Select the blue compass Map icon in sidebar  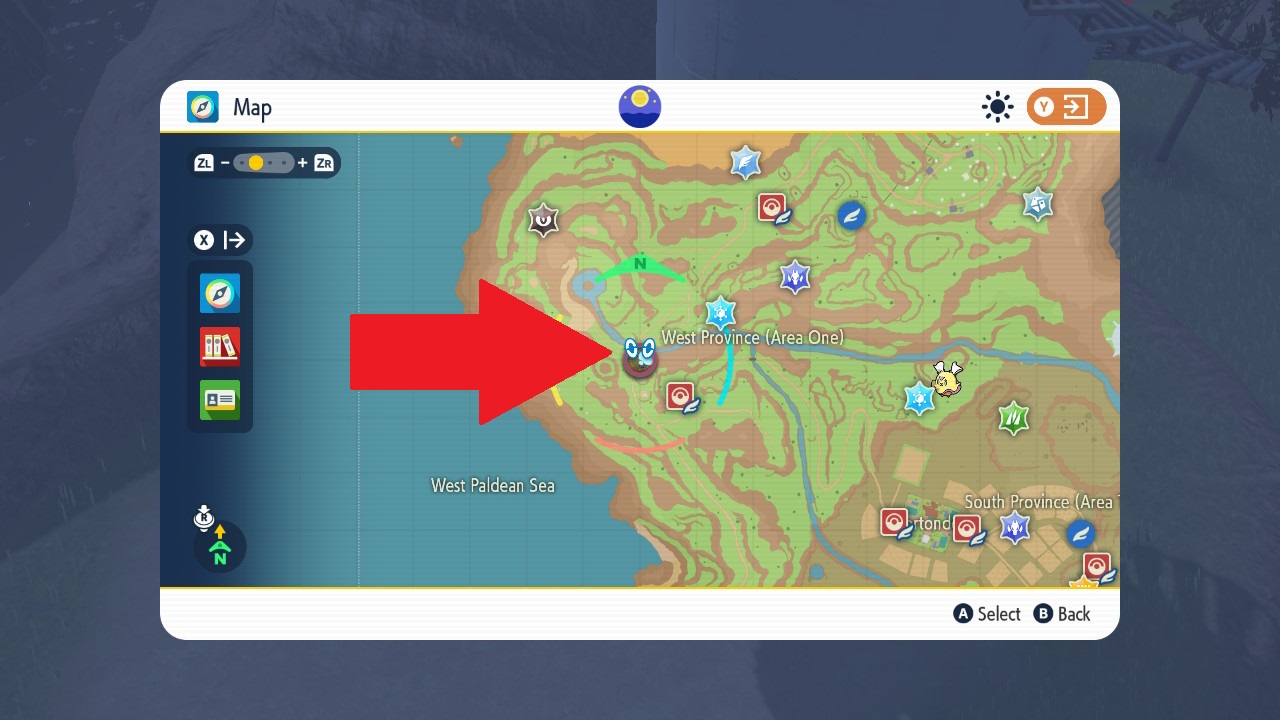219,293
